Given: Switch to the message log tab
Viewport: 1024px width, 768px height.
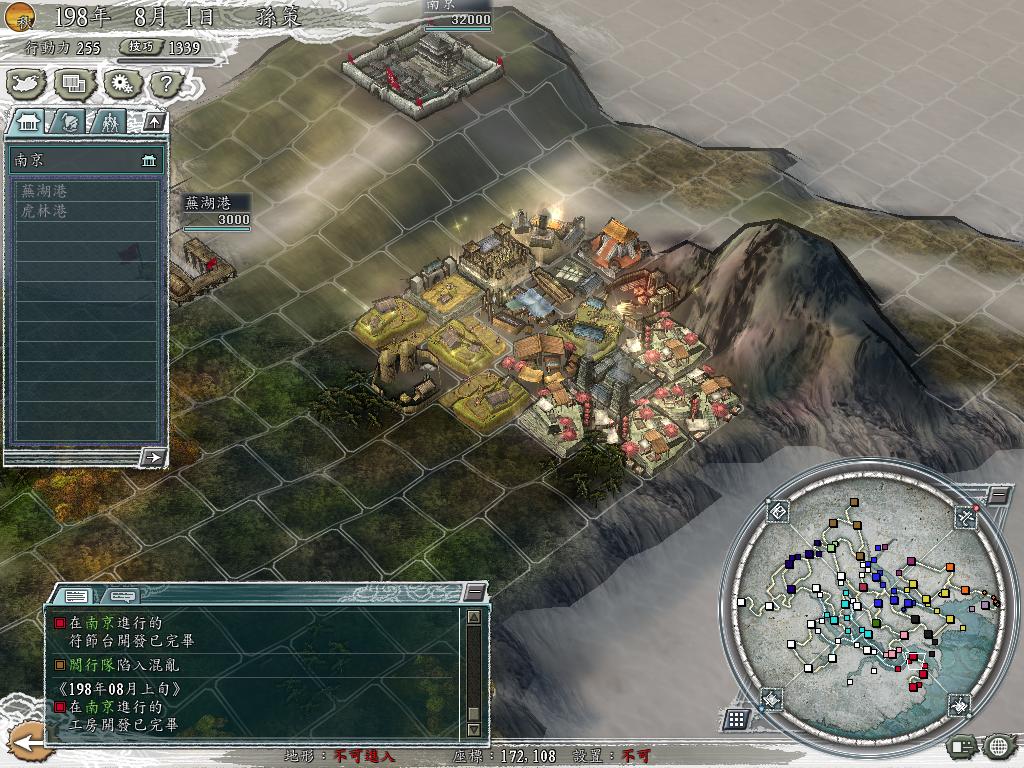Looking at the screenshot, I should click(x=78, y=595).
